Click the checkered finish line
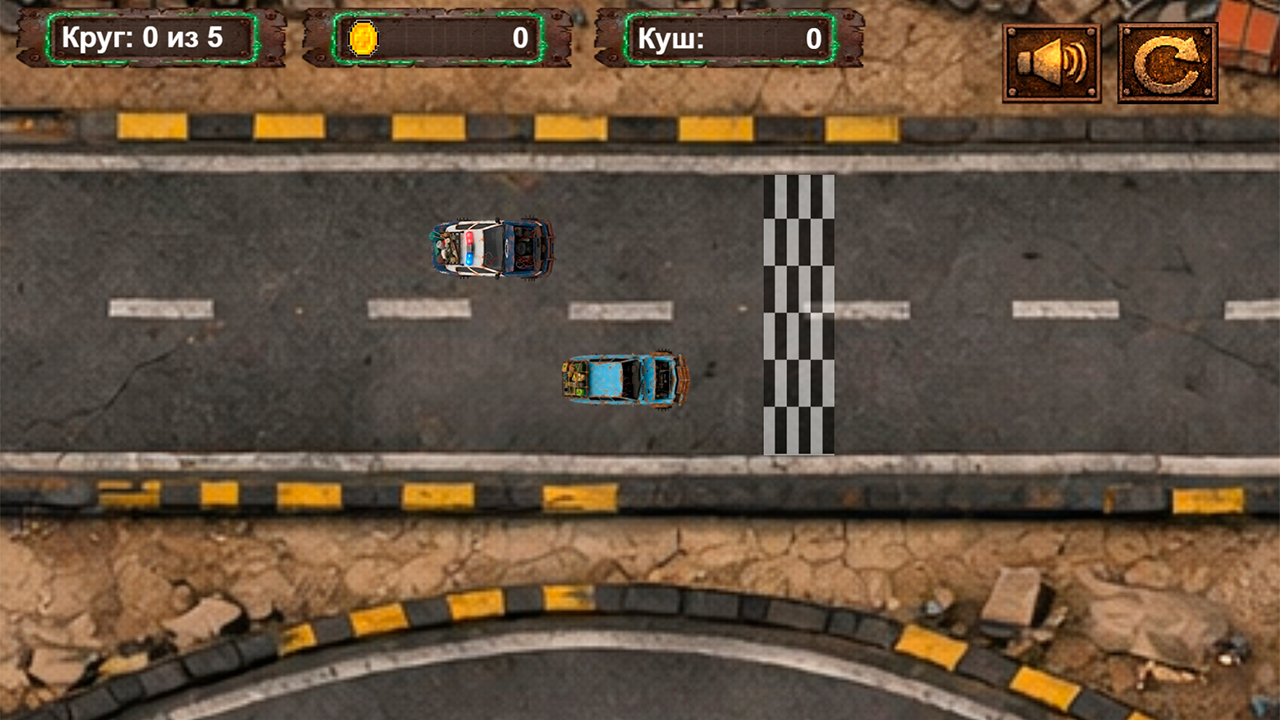Viewport: 1280px width, 720px height. 800,315
